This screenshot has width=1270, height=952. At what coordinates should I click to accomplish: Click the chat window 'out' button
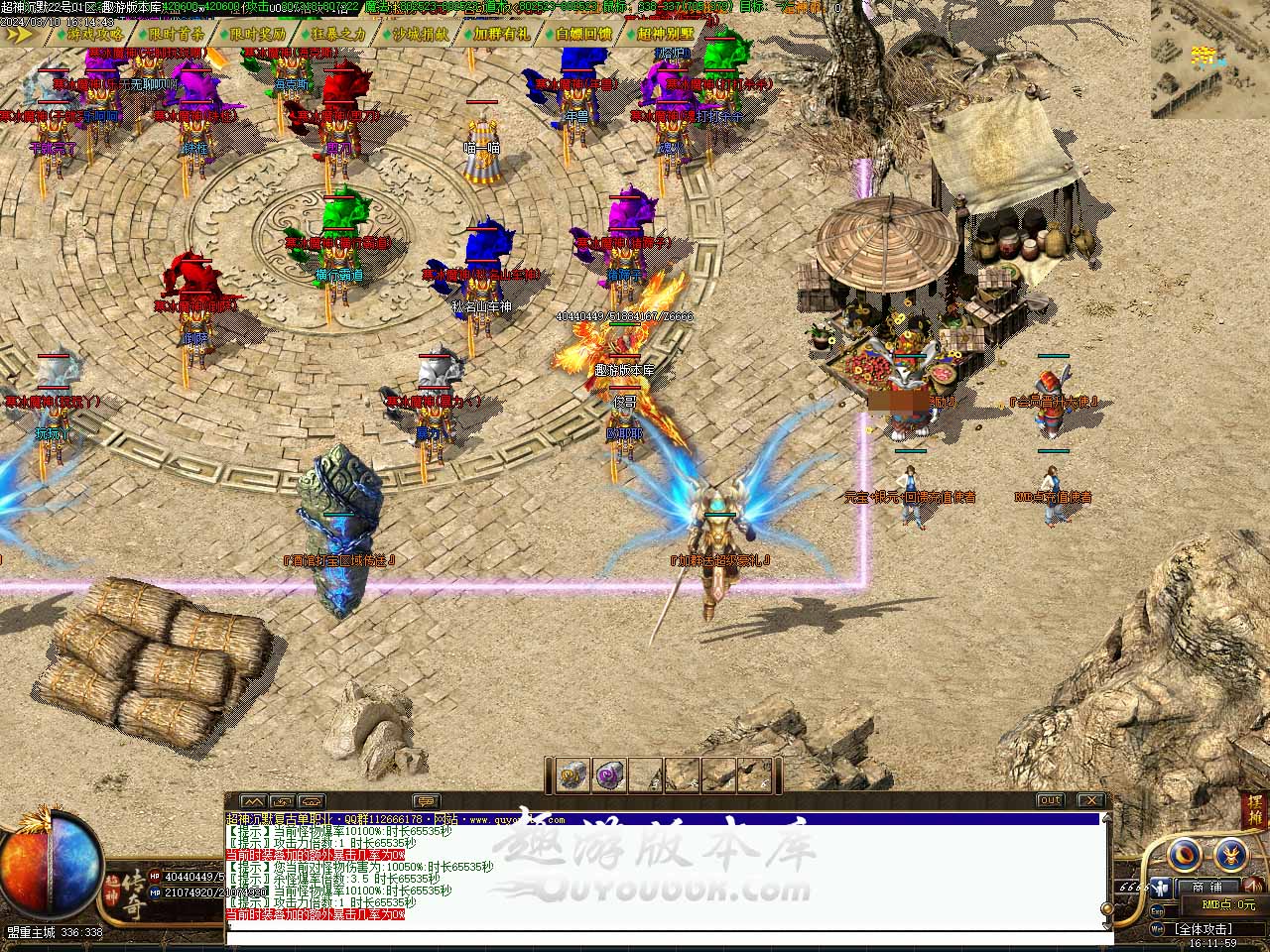[x=1050, y=800]
